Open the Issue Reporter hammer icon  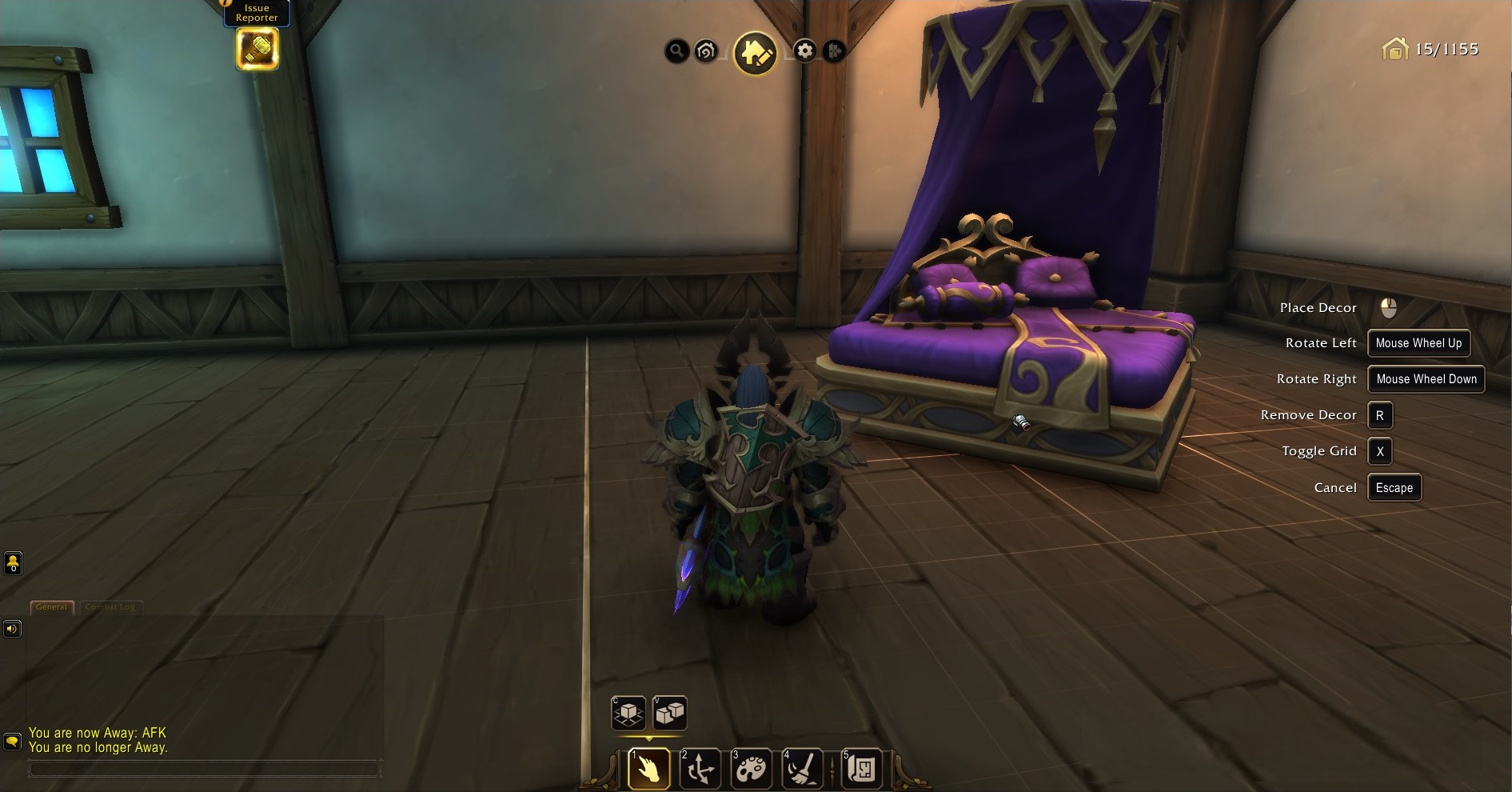point(257,49)
